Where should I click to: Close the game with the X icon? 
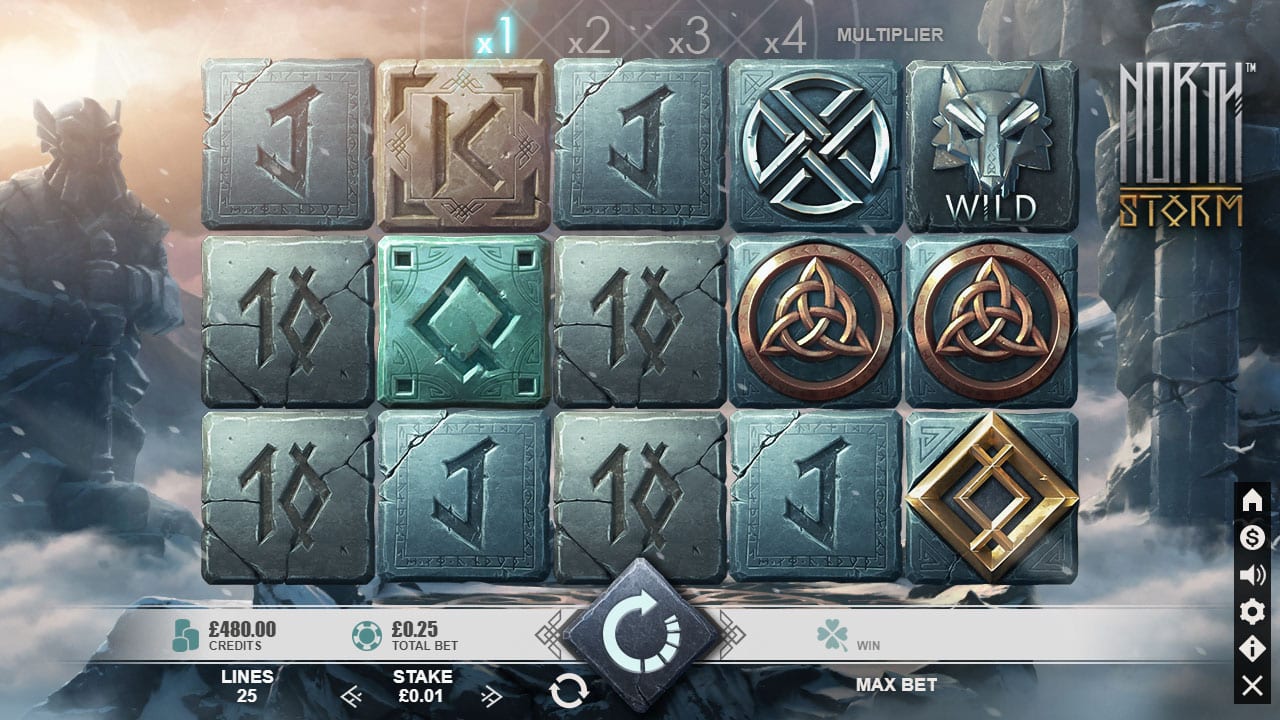(1252, 685)
